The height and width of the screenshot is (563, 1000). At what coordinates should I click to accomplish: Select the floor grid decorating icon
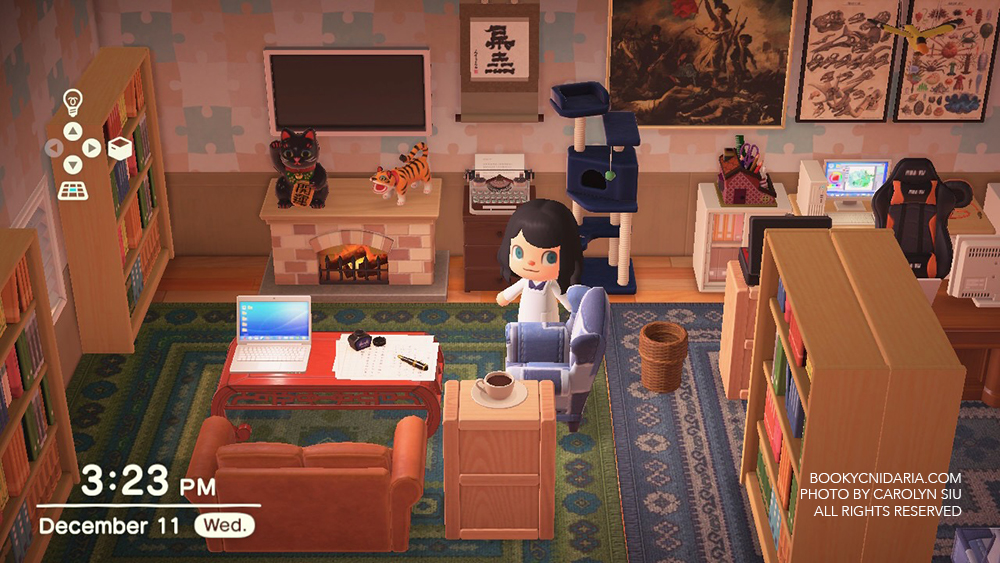[x=72, y=190]
